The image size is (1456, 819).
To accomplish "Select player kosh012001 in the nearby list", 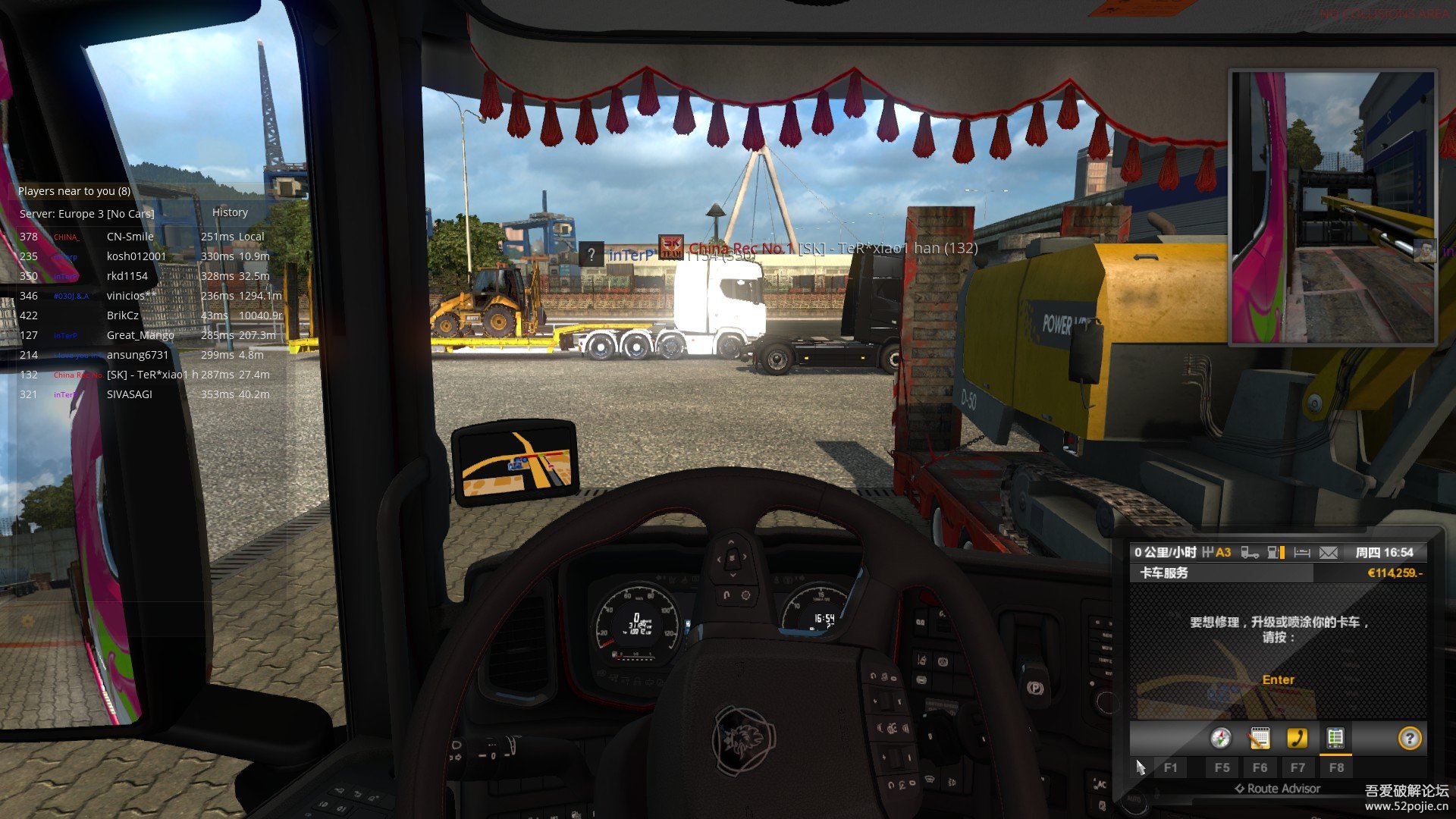I will (136, 256).
